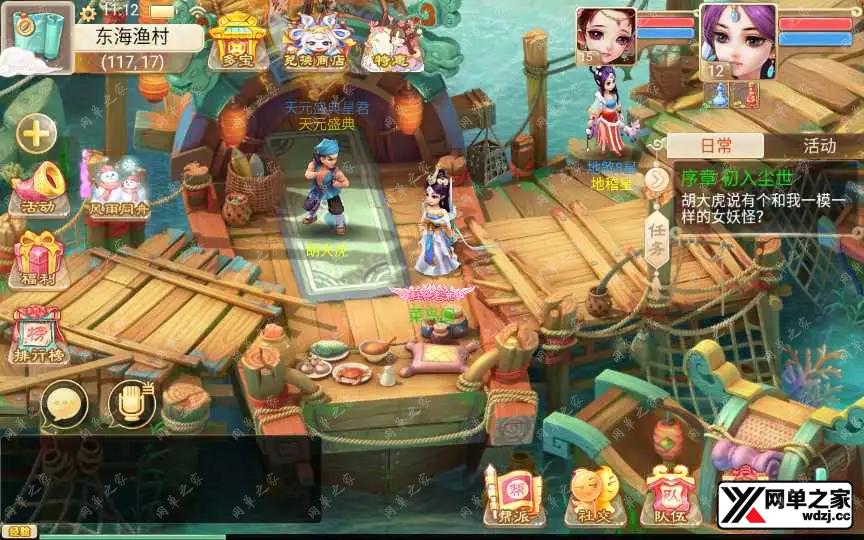Switch to the 活动 tab in quest panel

point(819,146)
